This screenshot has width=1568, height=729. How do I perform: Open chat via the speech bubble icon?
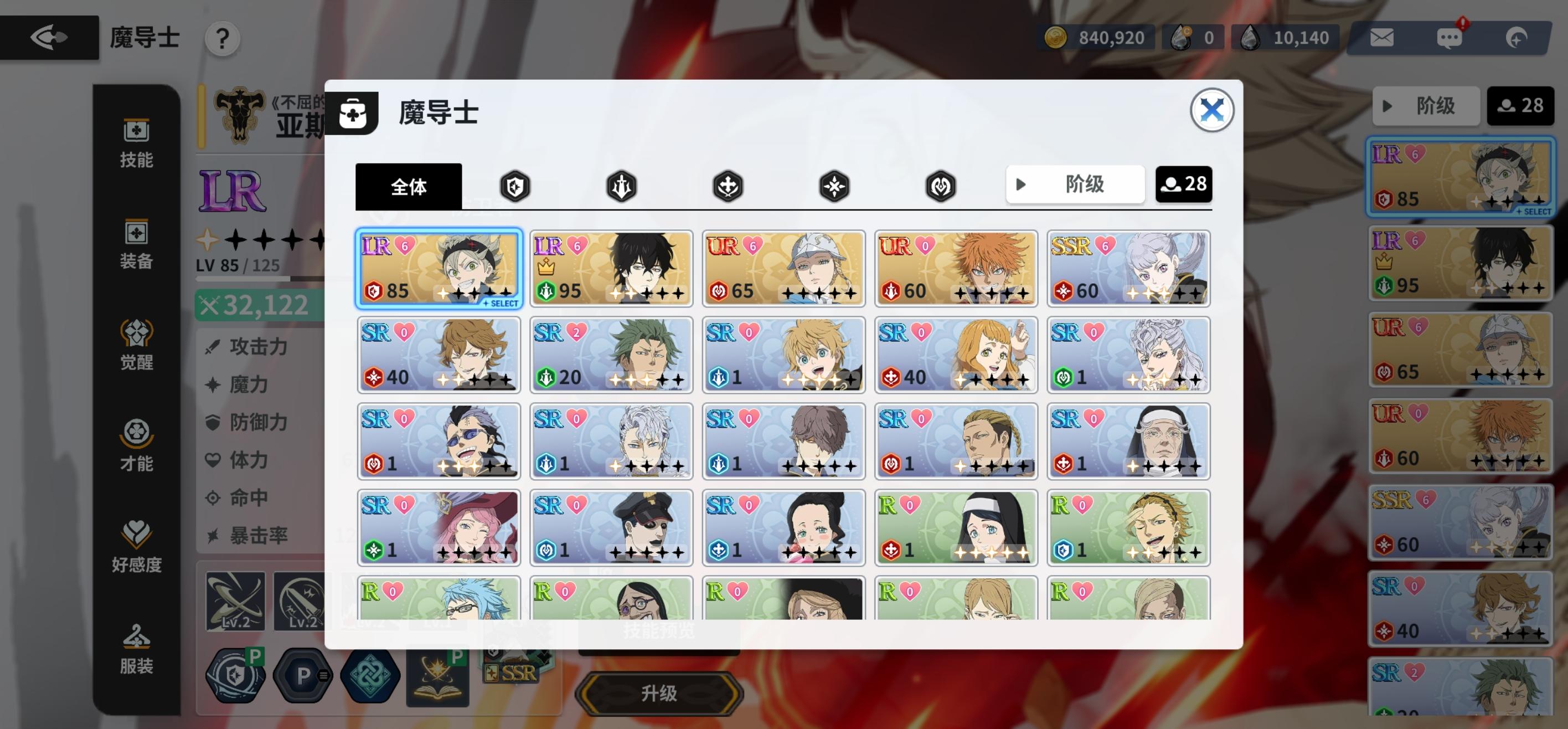pos(1451,37)
